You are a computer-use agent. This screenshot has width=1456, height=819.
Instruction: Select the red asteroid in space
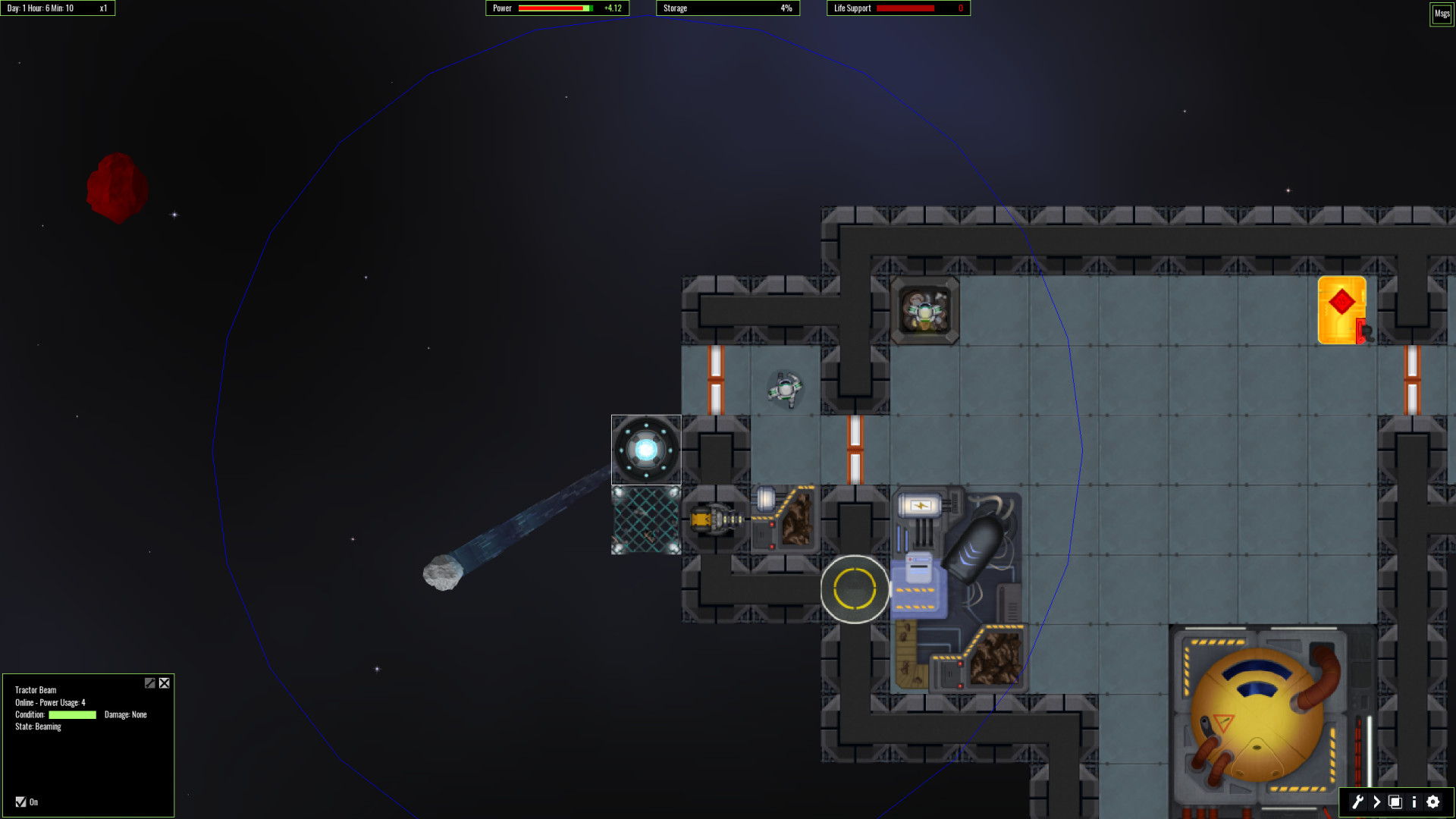[118, 188]
